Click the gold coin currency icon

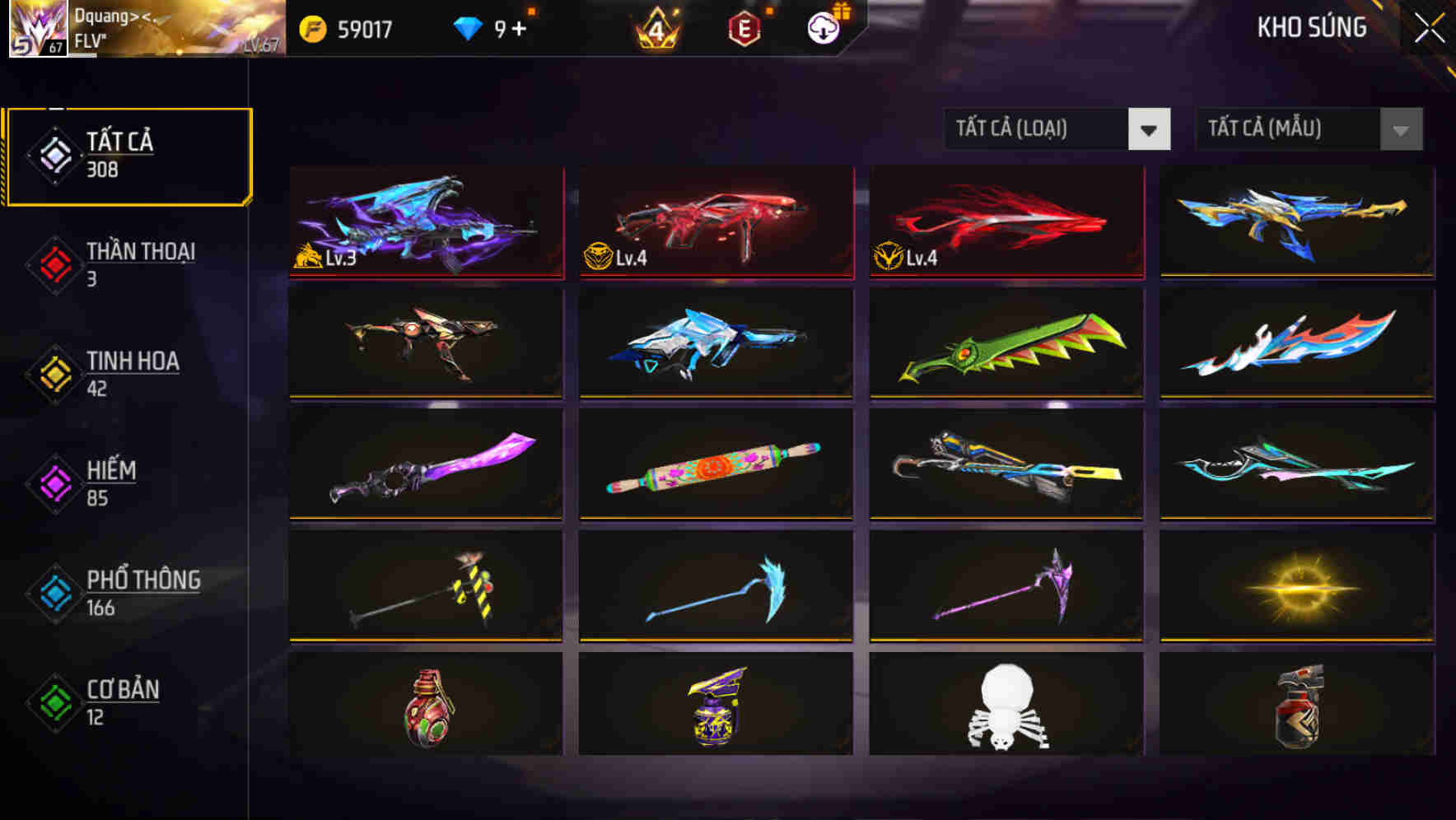[313, 27]
